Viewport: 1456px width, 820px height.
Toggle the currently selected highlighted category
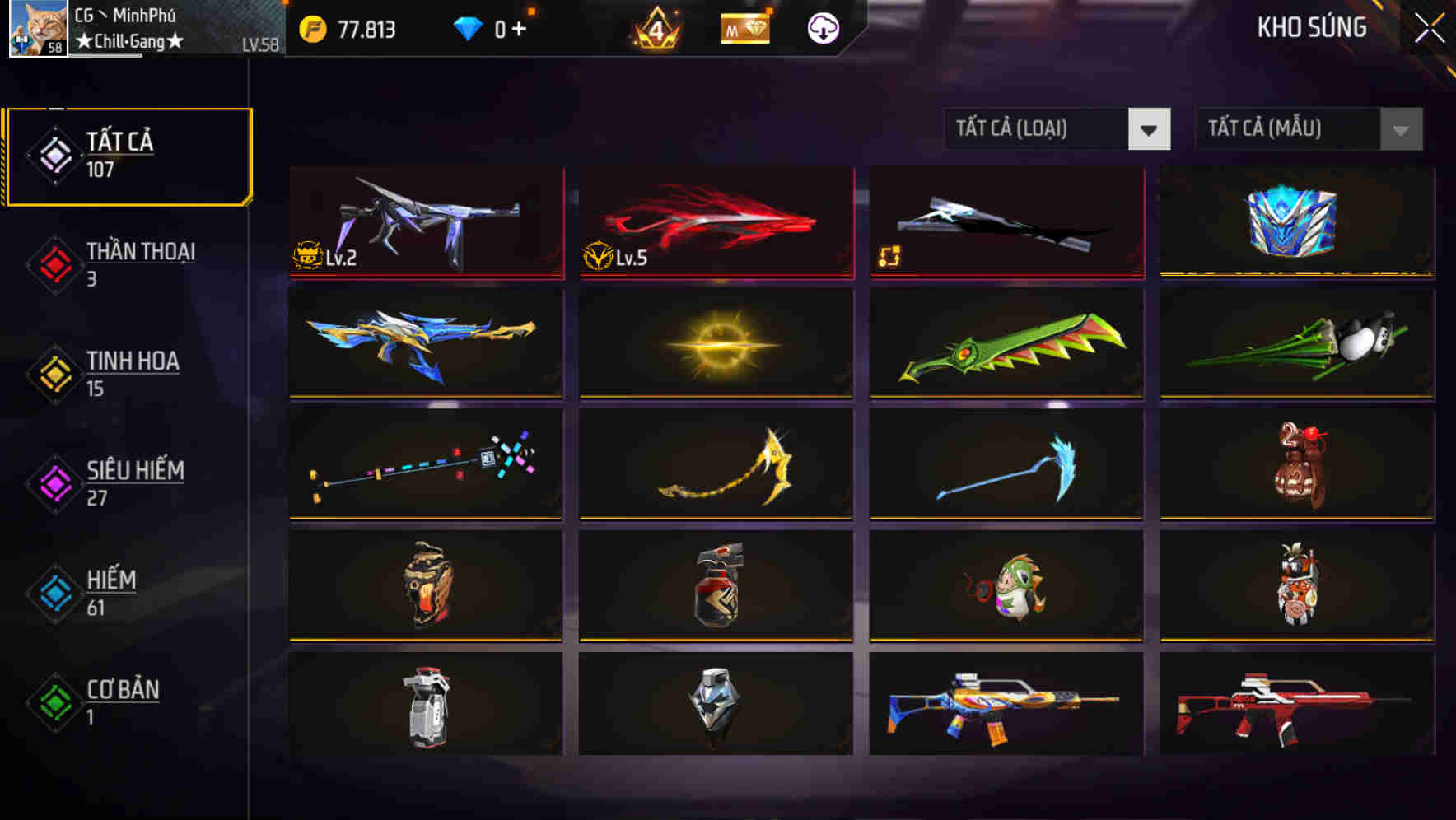128,153
